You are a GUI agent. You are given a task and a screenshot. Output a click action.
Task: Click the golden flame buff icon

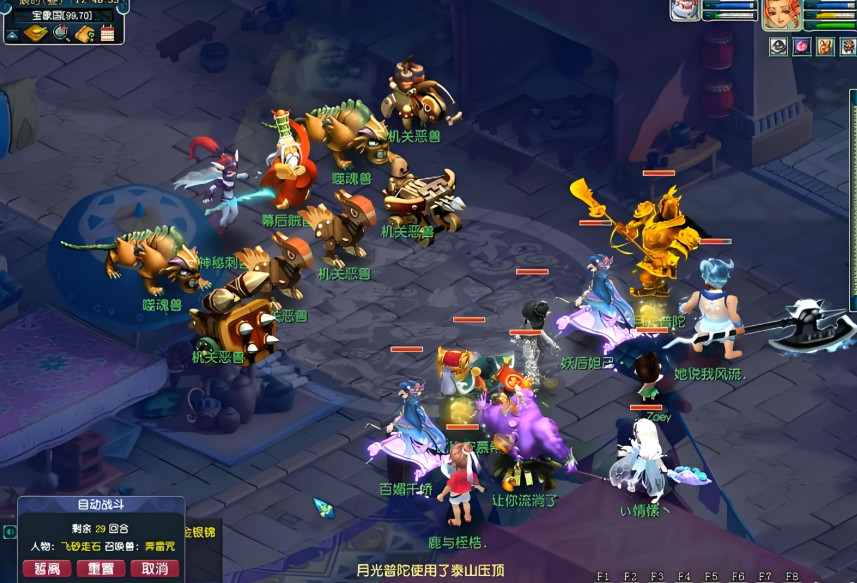point(824,46)
